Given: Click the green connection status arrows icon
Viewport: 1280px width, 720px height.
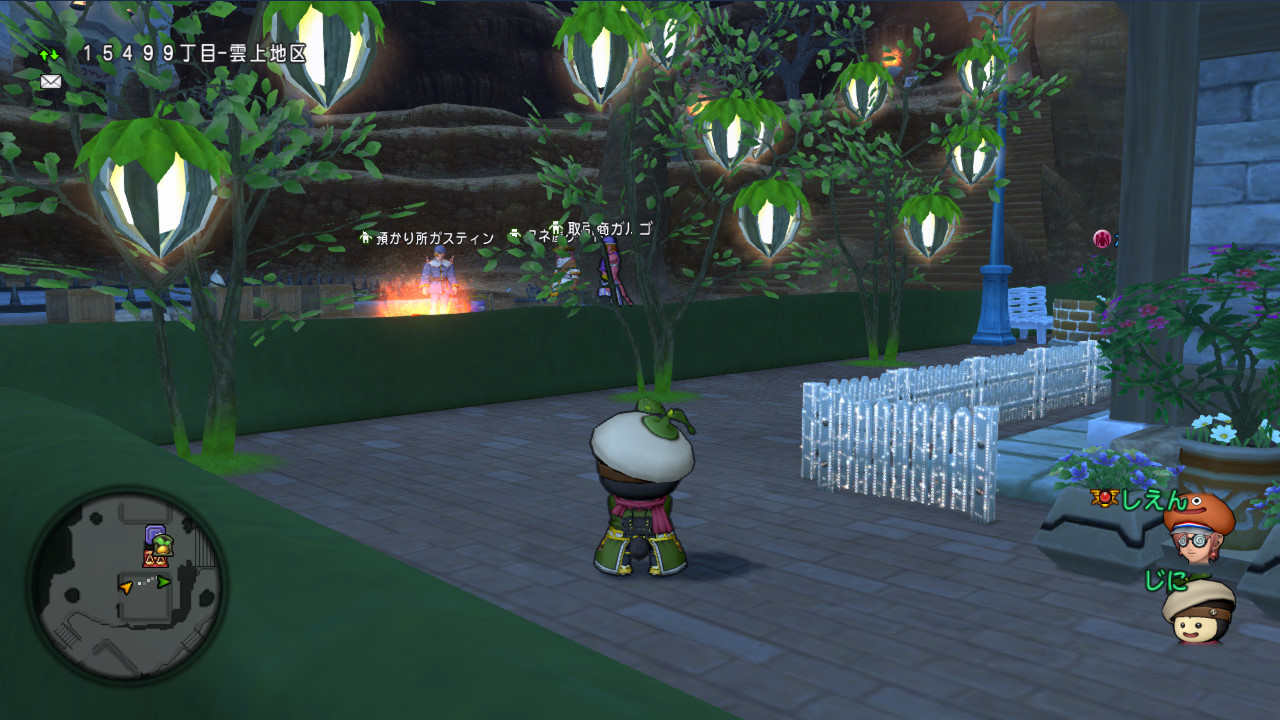Looking at the screenshot, I should [49, 53].
